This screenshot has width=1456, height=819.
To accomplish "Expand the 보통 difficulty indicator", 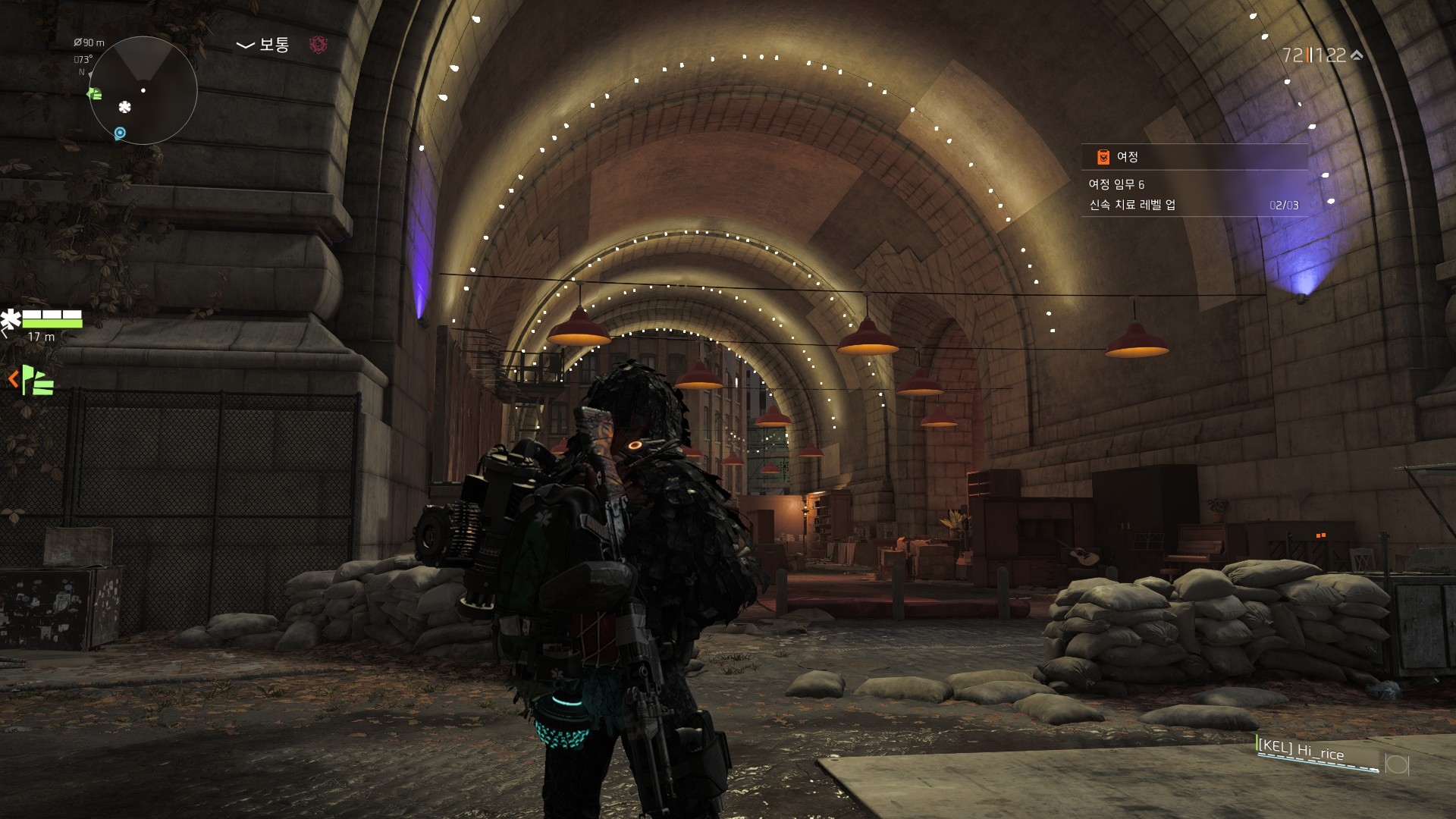I will 263,45.
